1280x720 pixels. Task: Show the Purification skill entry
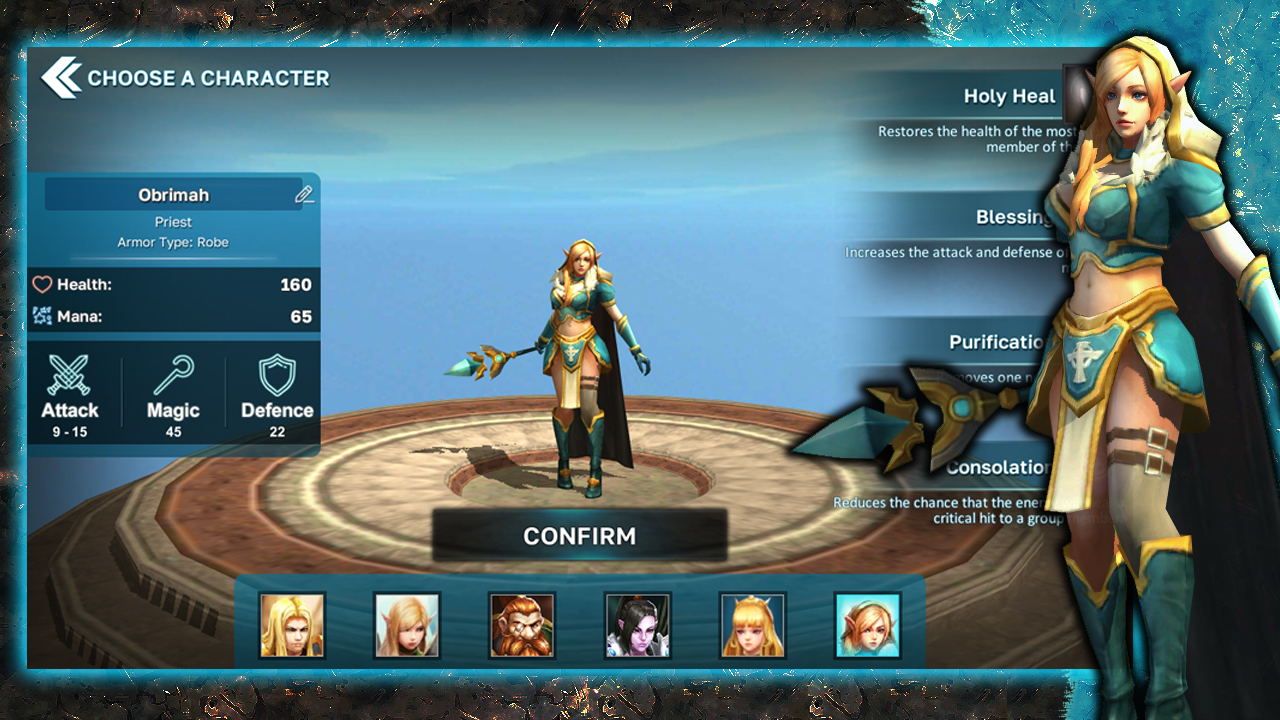pyautogui.click(x=997, y=342)
